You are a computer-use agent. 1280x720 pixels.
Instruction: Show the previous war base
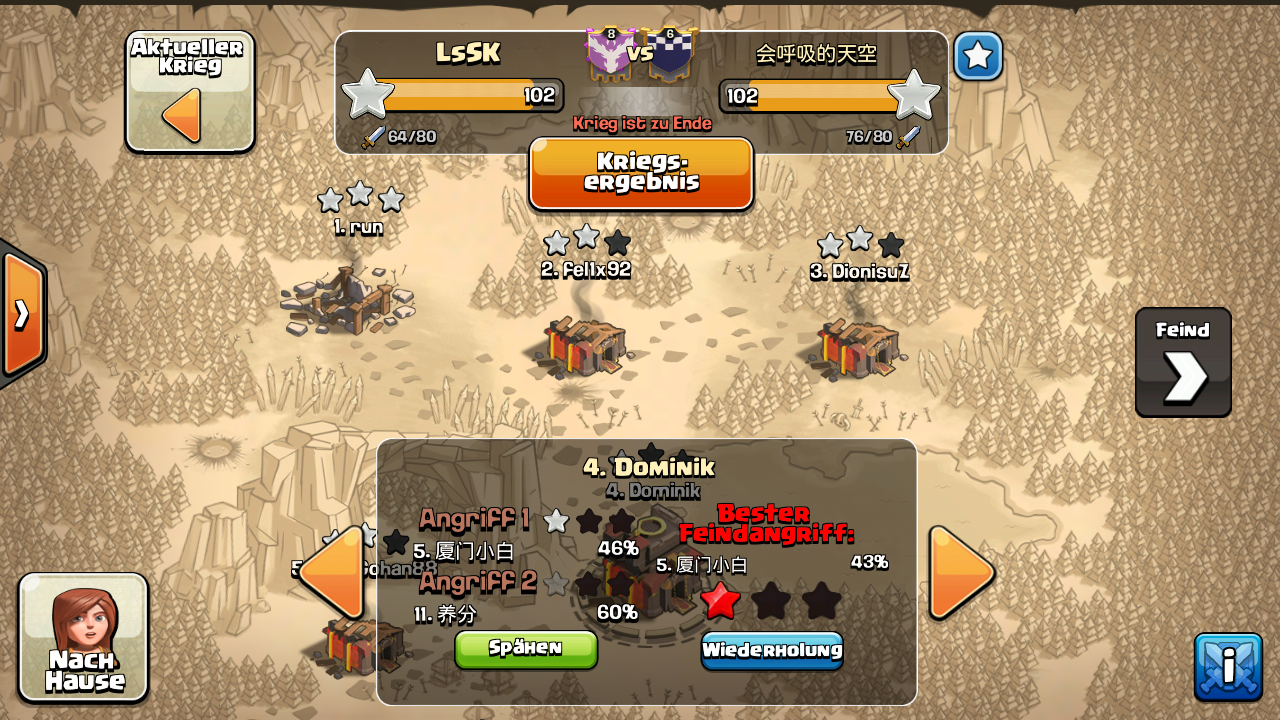(332, 572)
